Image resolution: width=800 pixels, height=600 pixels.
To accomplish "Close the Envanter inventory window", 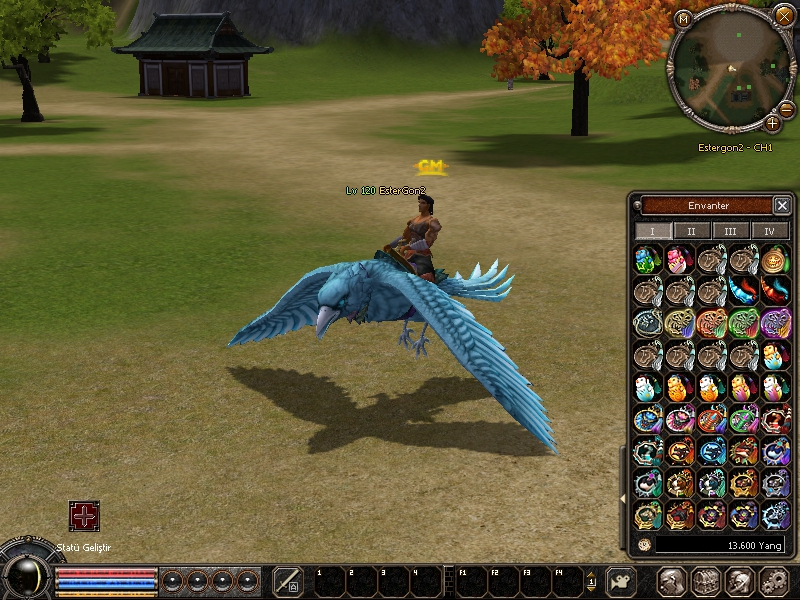I will [782, 205].
